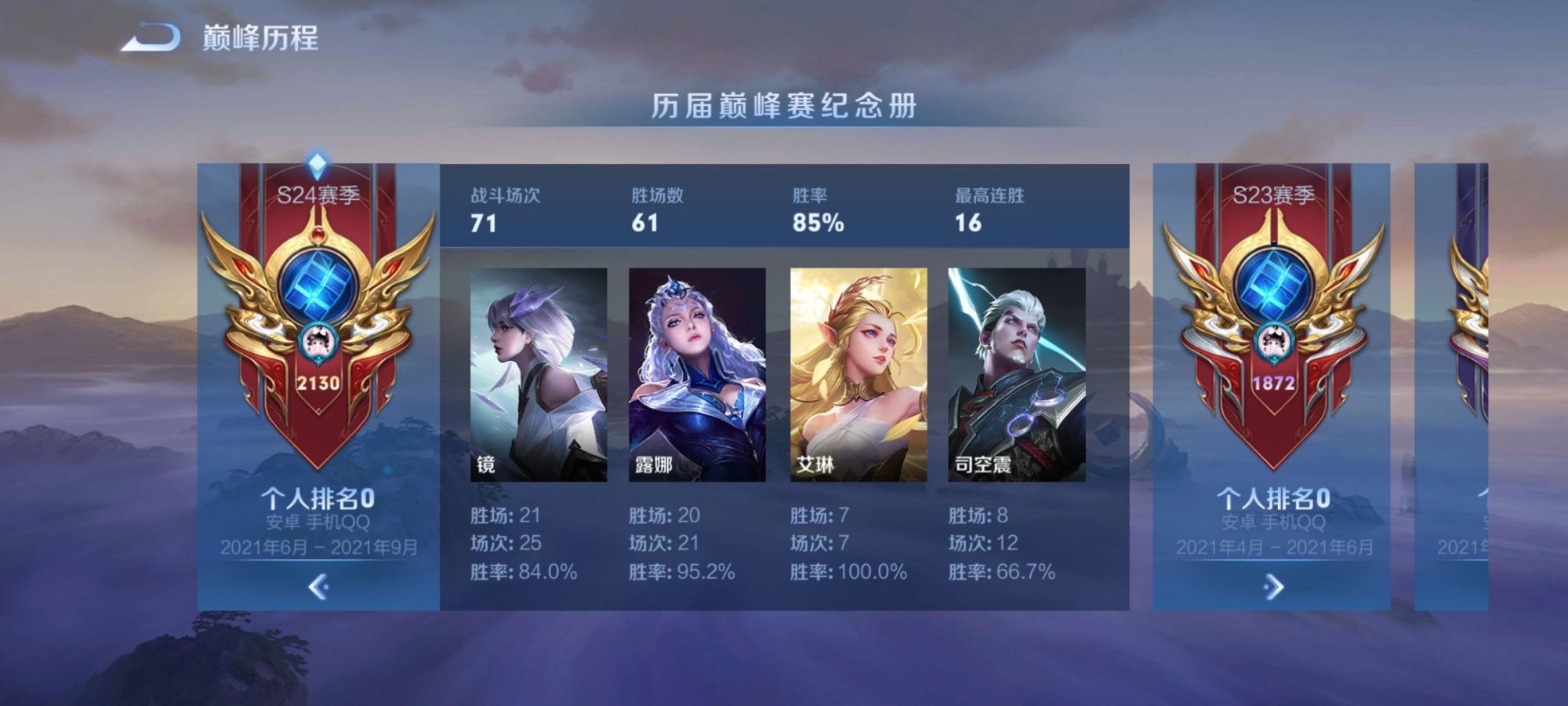Click the 巅峰历程 logo symbol

pos(151,35)
